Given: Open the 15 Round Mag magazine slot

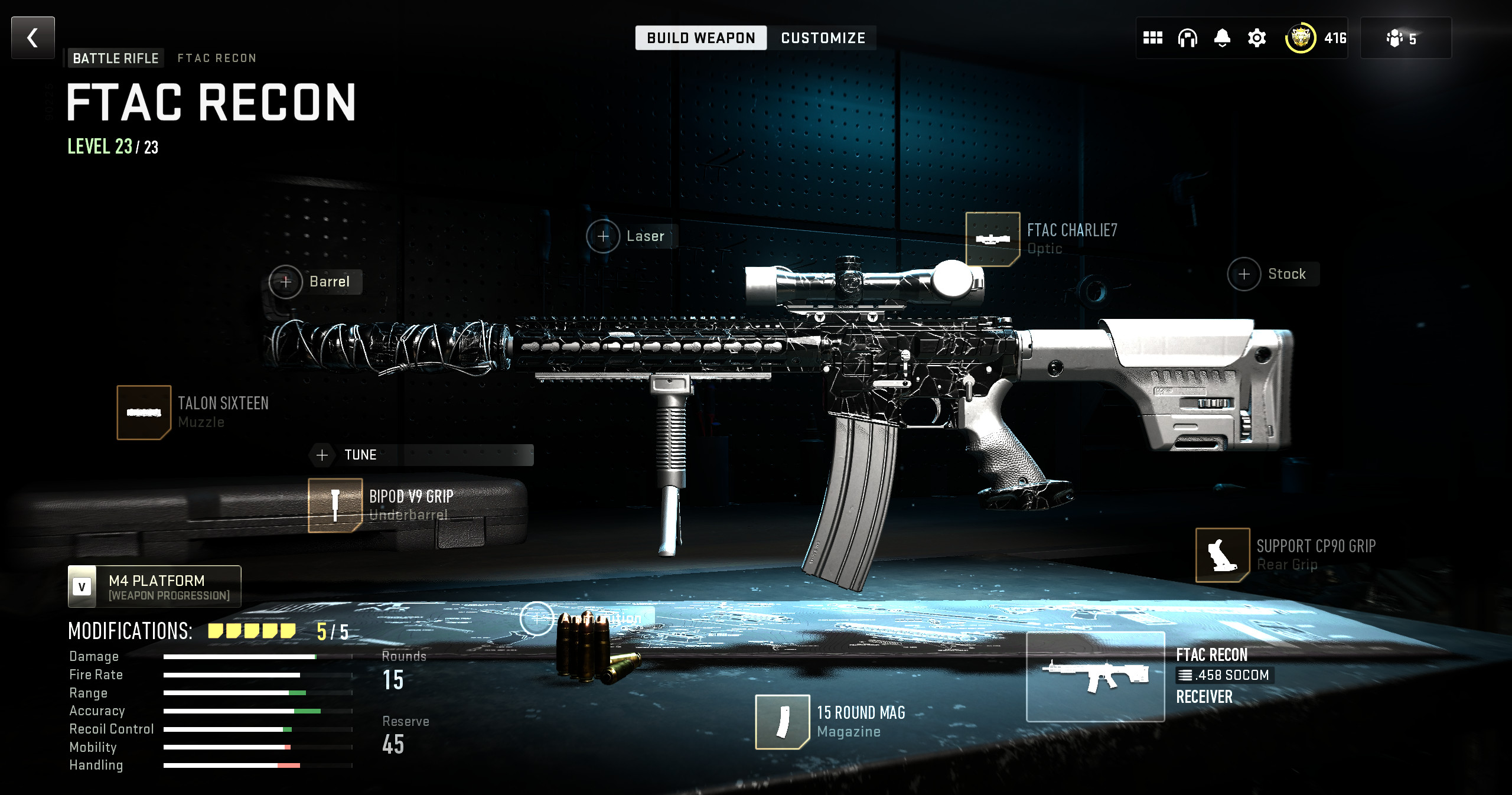Looking at the screenshot, I should click(782, 722).
